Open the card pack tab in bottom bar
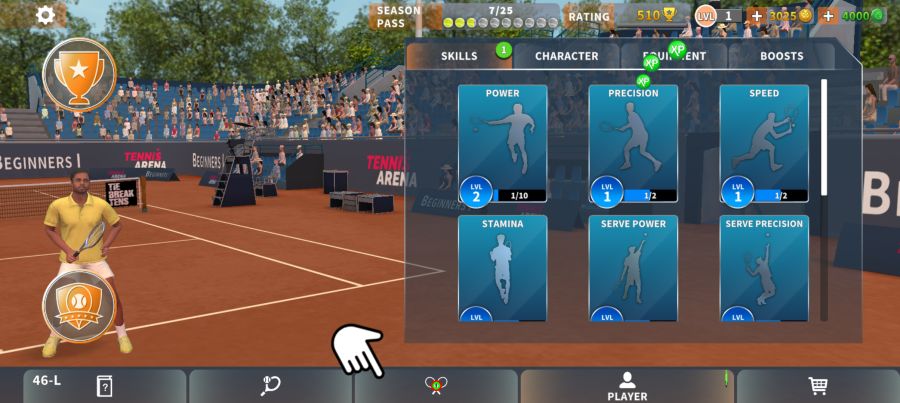The height and width of the screenshot is (403, 900). coord(104,386)
